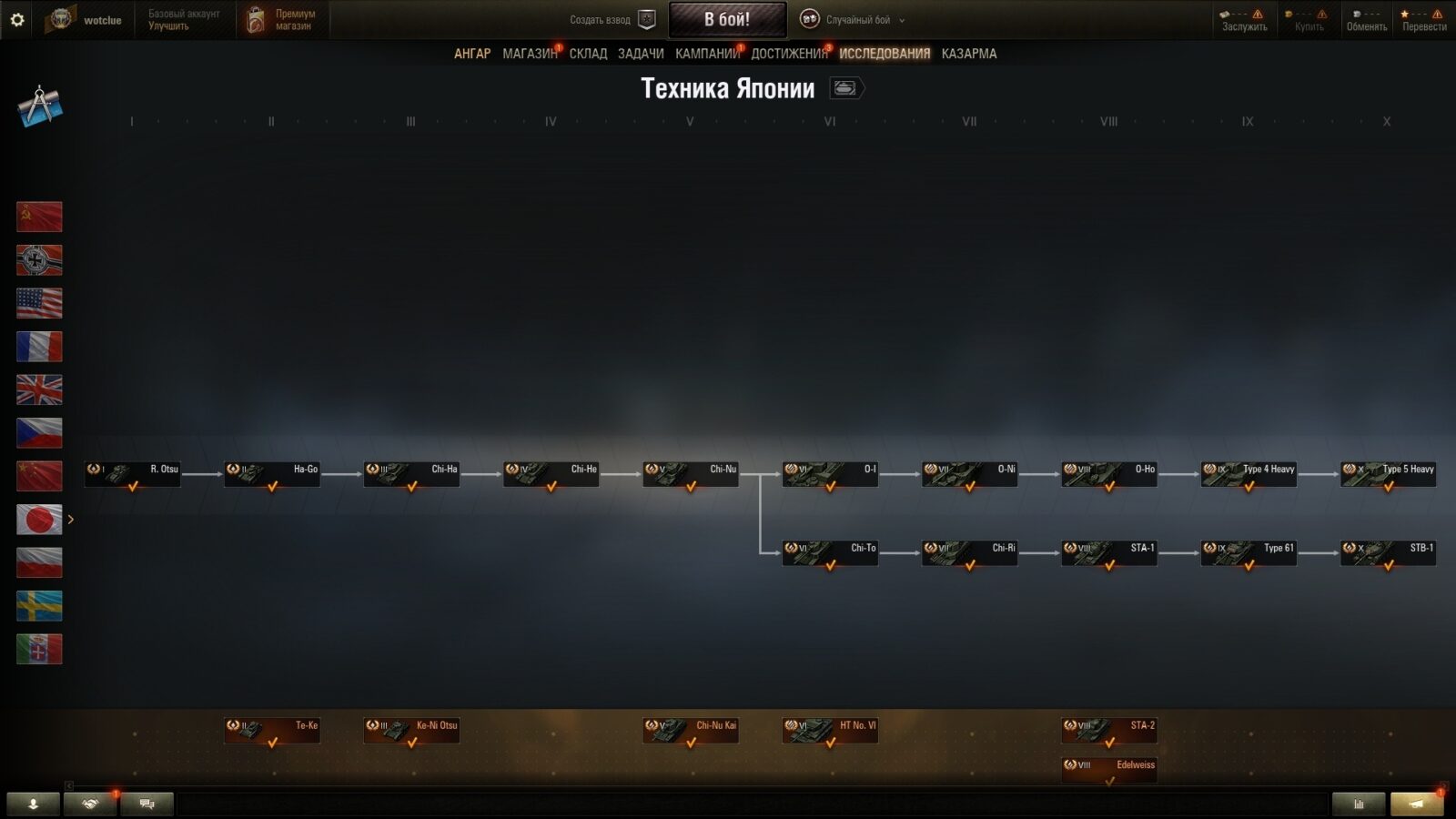Open the Случайный бой battle mode dropdown
The image size is (1456, 819).
pos(852,20)
